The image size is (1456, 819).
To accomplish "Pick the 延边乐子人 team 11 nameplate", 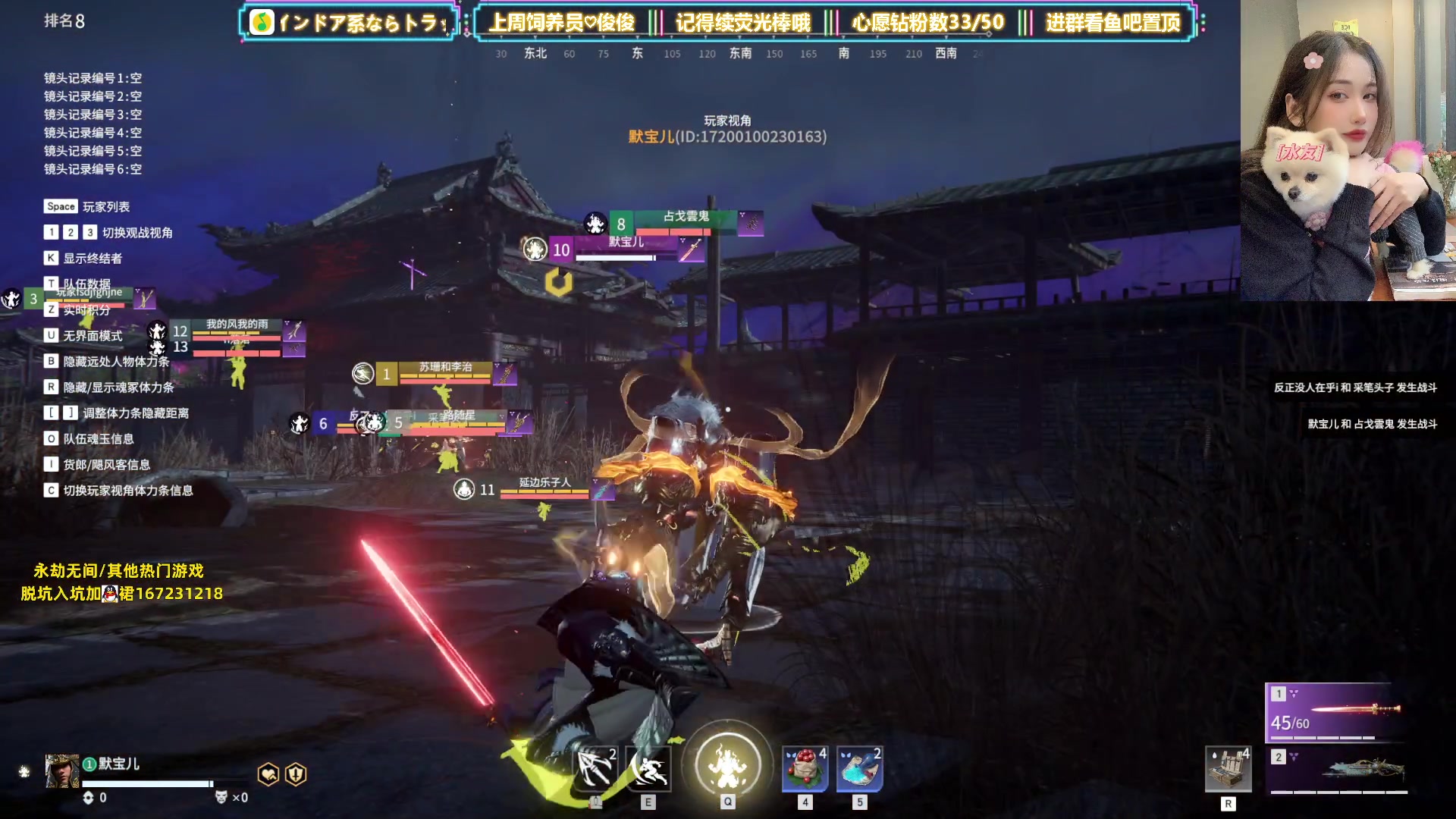I will 544,485.
